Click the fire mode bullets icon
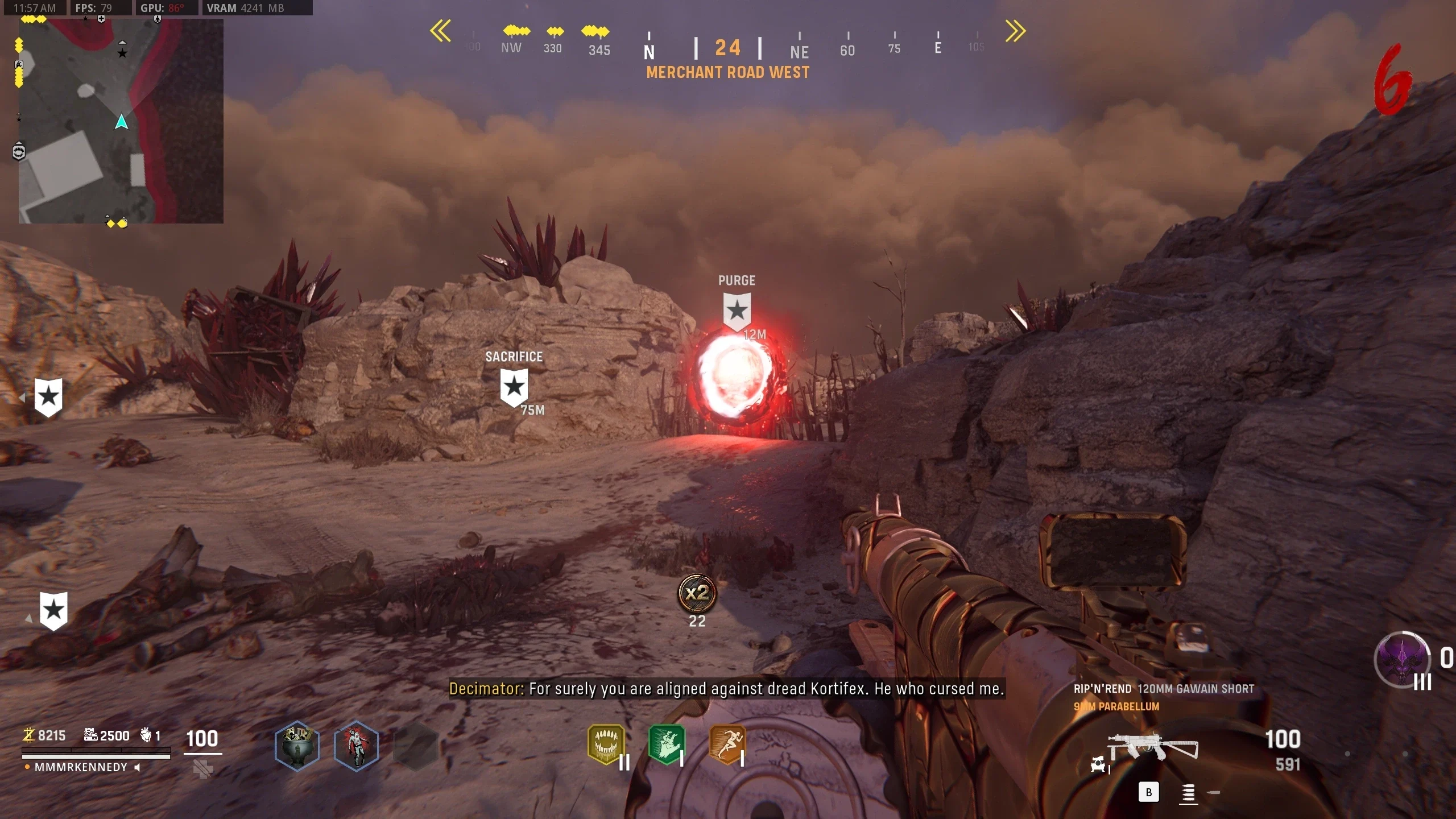 (x=1188, y=793)
